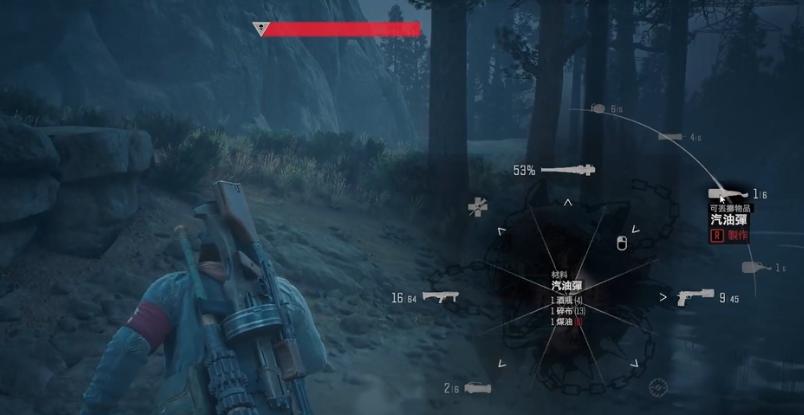Screen dimensions: 804x415
Task: Choose the round icon at wheel bottom-right
Action: (x=657, y=387)
